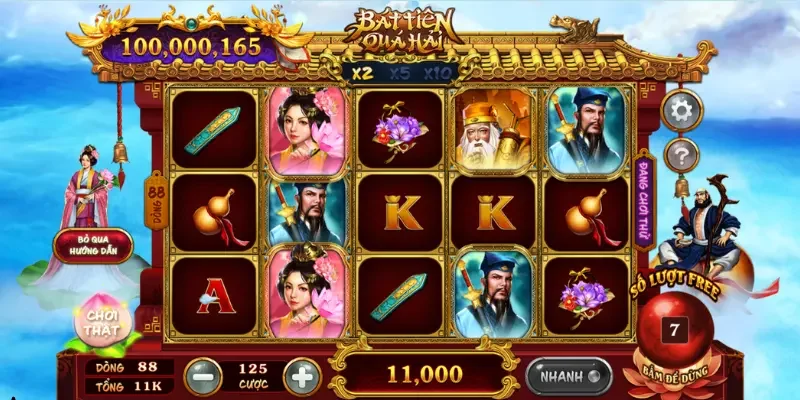Image resolution: width=800 pixels, height=400 pixels.
Task: Increase the bet with the plus button
Action: point(301,375)
